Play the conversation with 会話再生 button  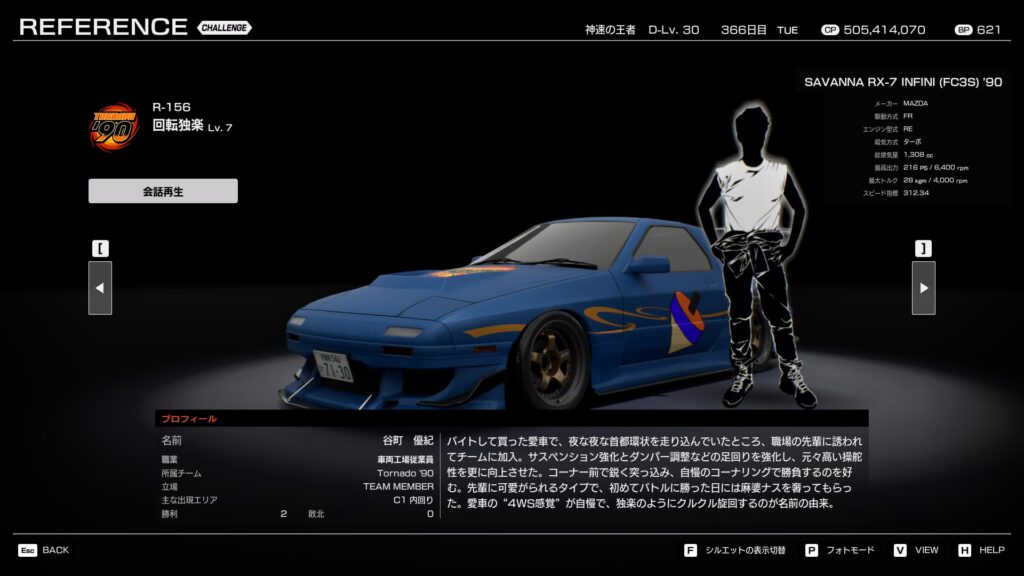(x=163, y=191)
